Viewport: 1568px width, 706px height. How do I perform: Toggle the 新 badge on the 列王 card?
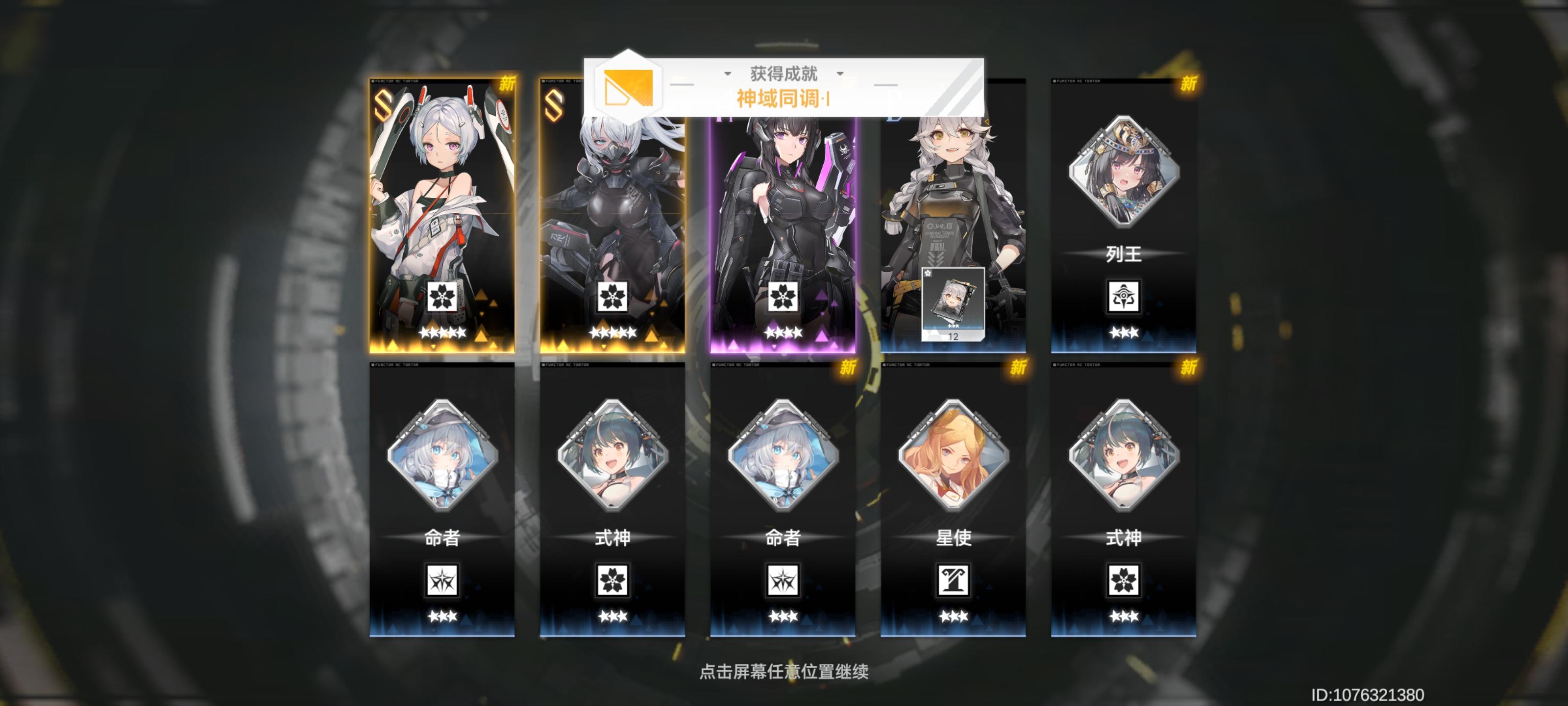1188,85
